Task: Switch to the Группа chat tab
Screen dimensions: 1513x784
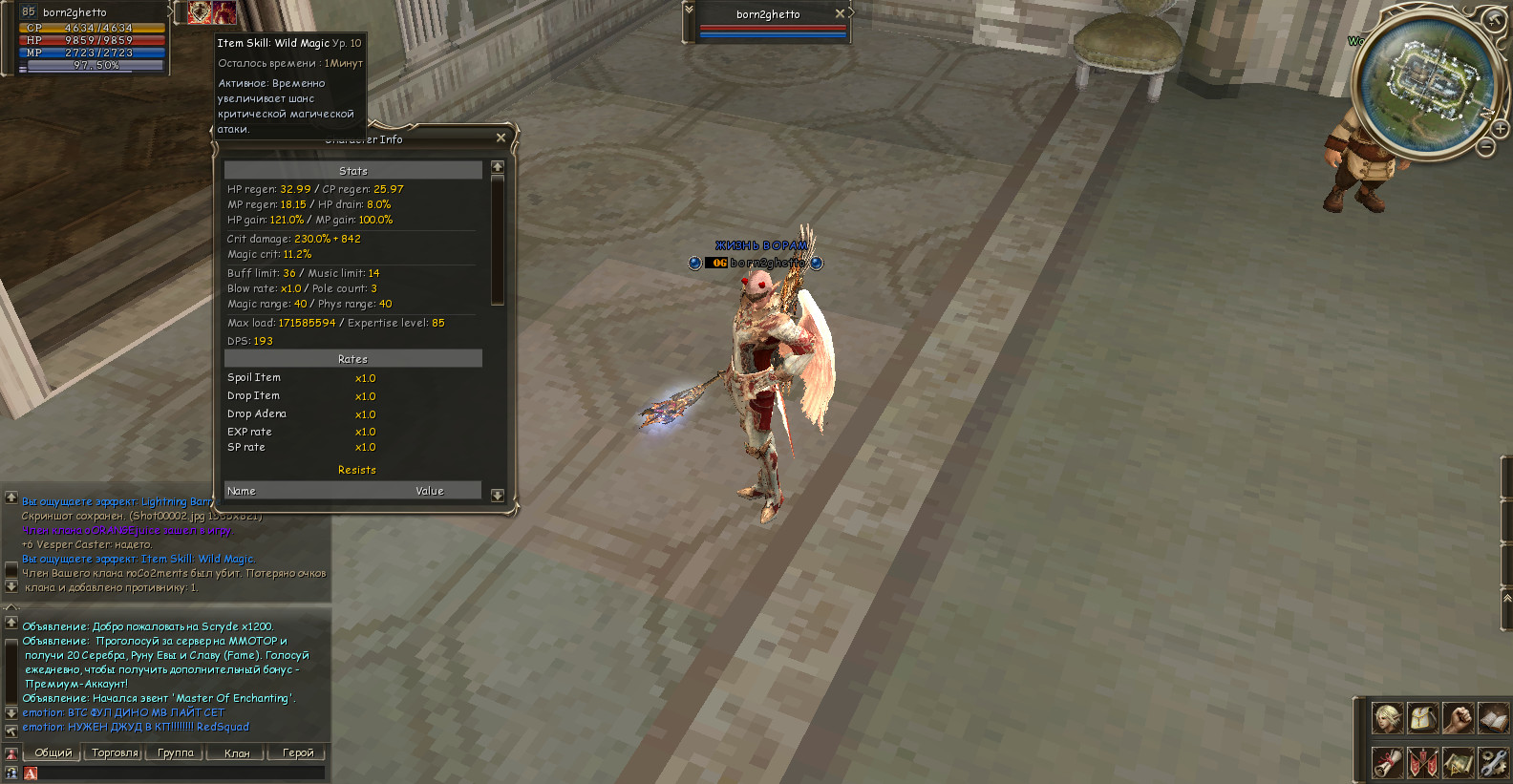Action: click(176, 753)
